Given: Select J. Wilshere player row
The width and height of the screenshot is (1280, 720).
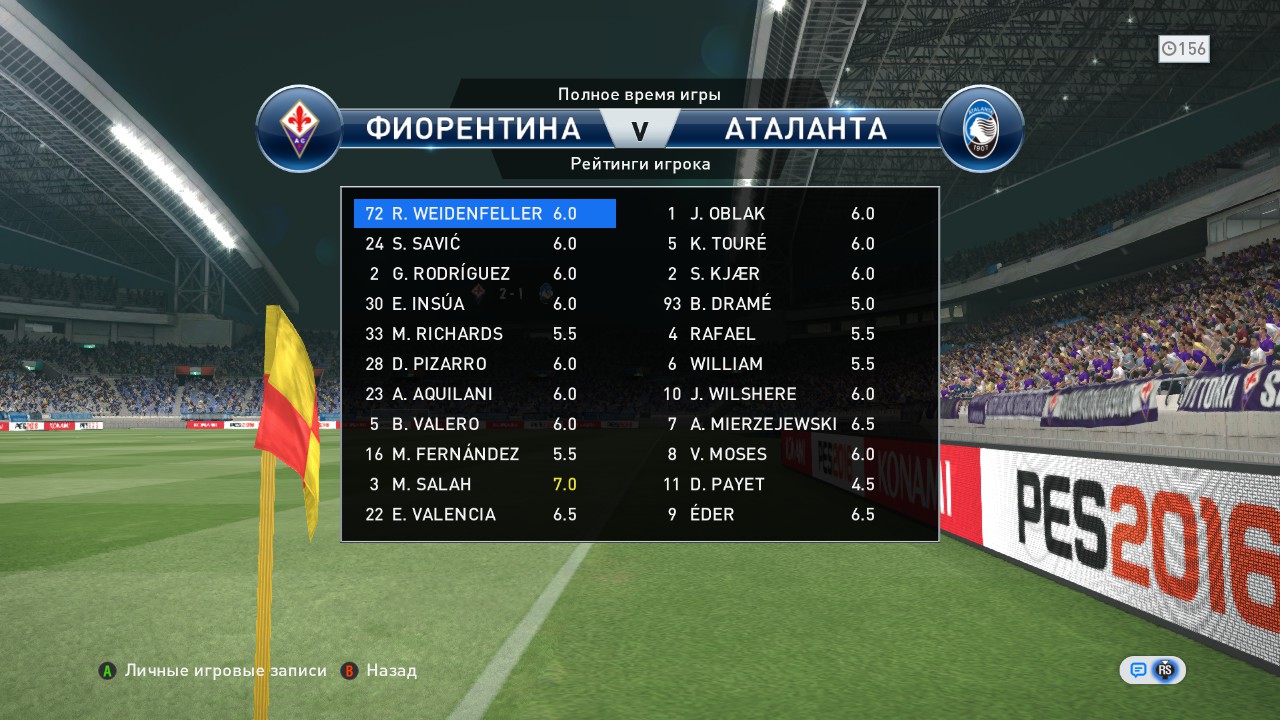Looking at the screenshot, I should click(x=770, y=394).
